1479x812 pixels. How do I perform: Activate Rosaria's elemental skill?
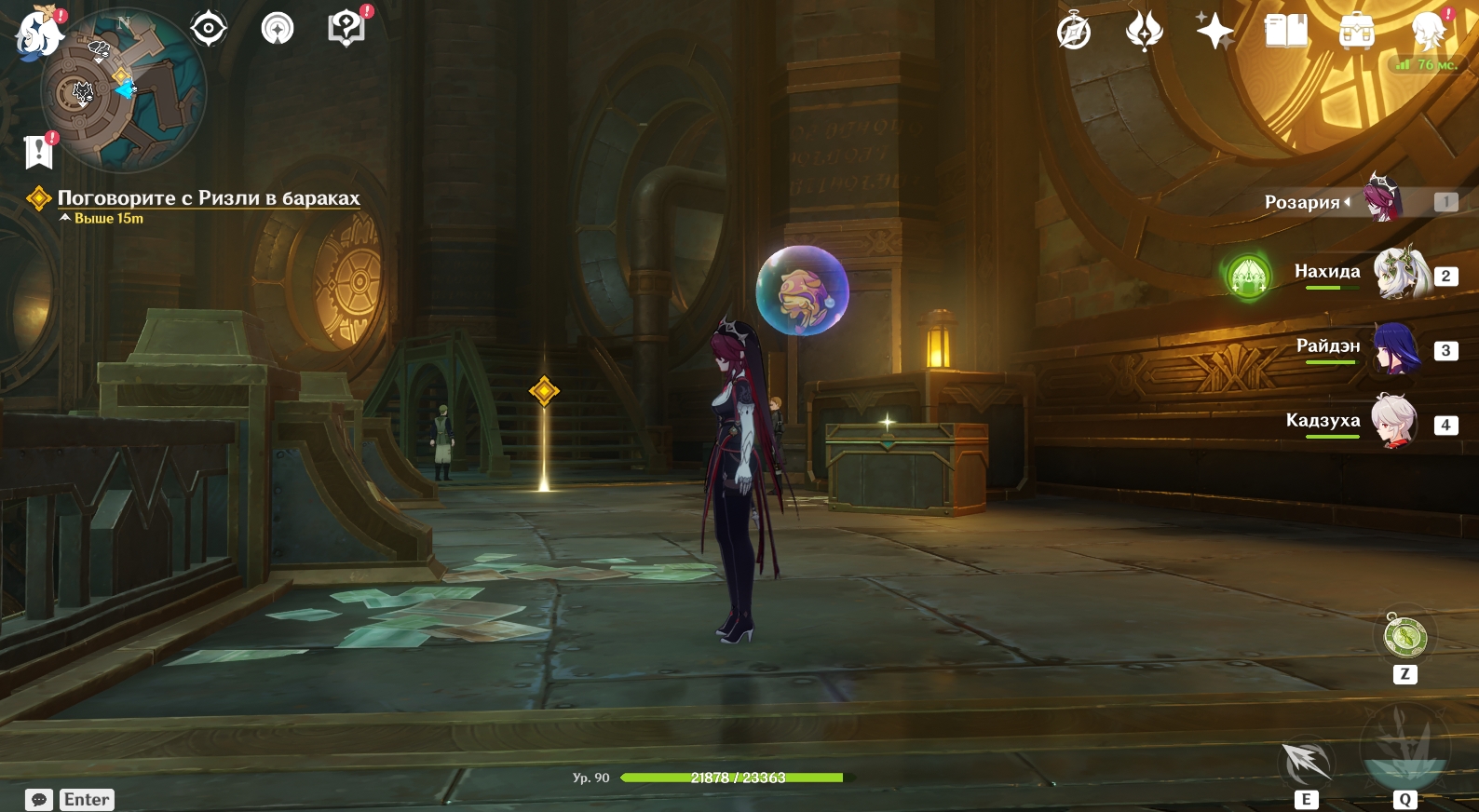[1307, 763]
